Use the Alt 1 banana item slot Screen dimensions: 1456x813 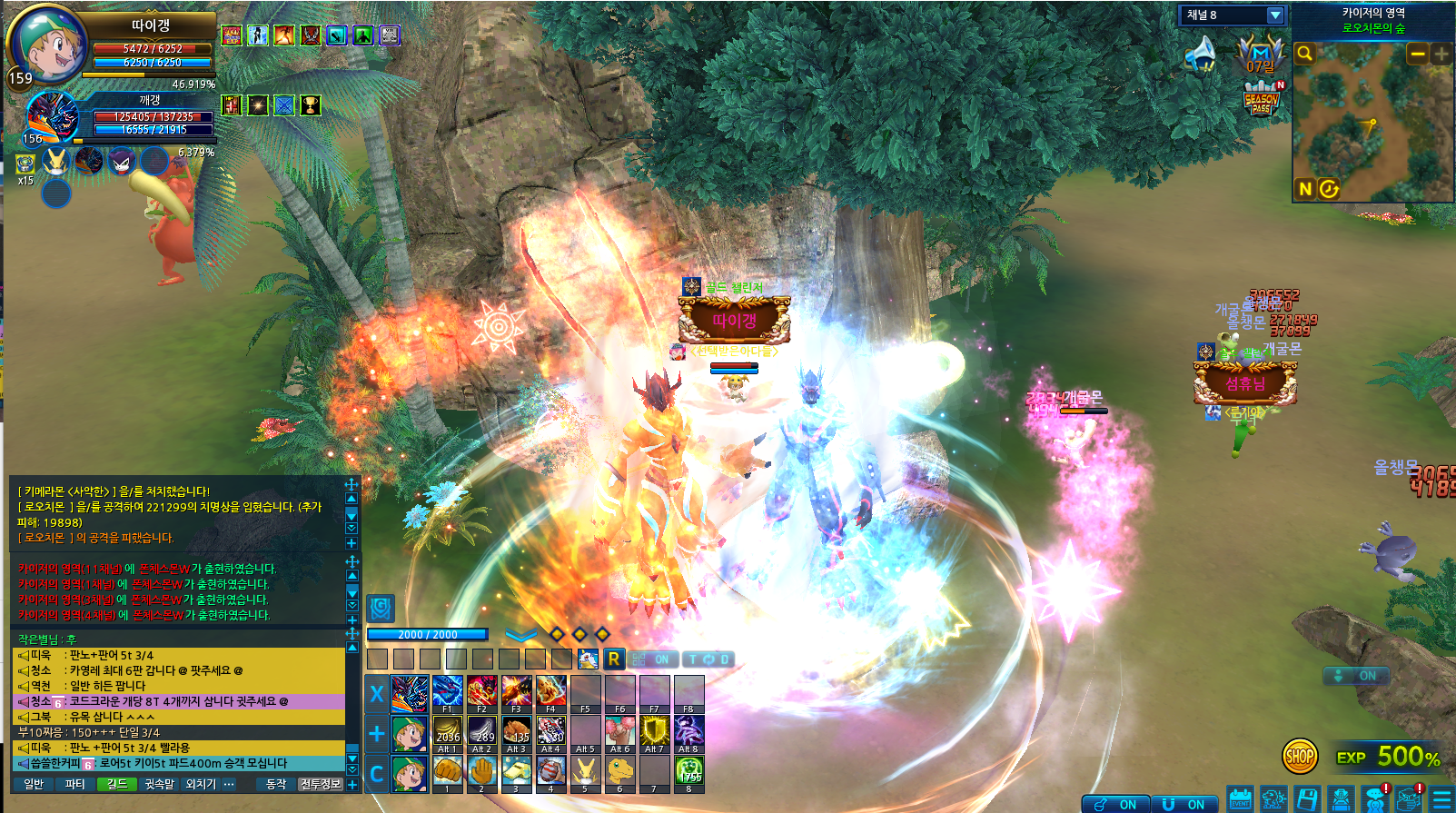pos(447,732)
